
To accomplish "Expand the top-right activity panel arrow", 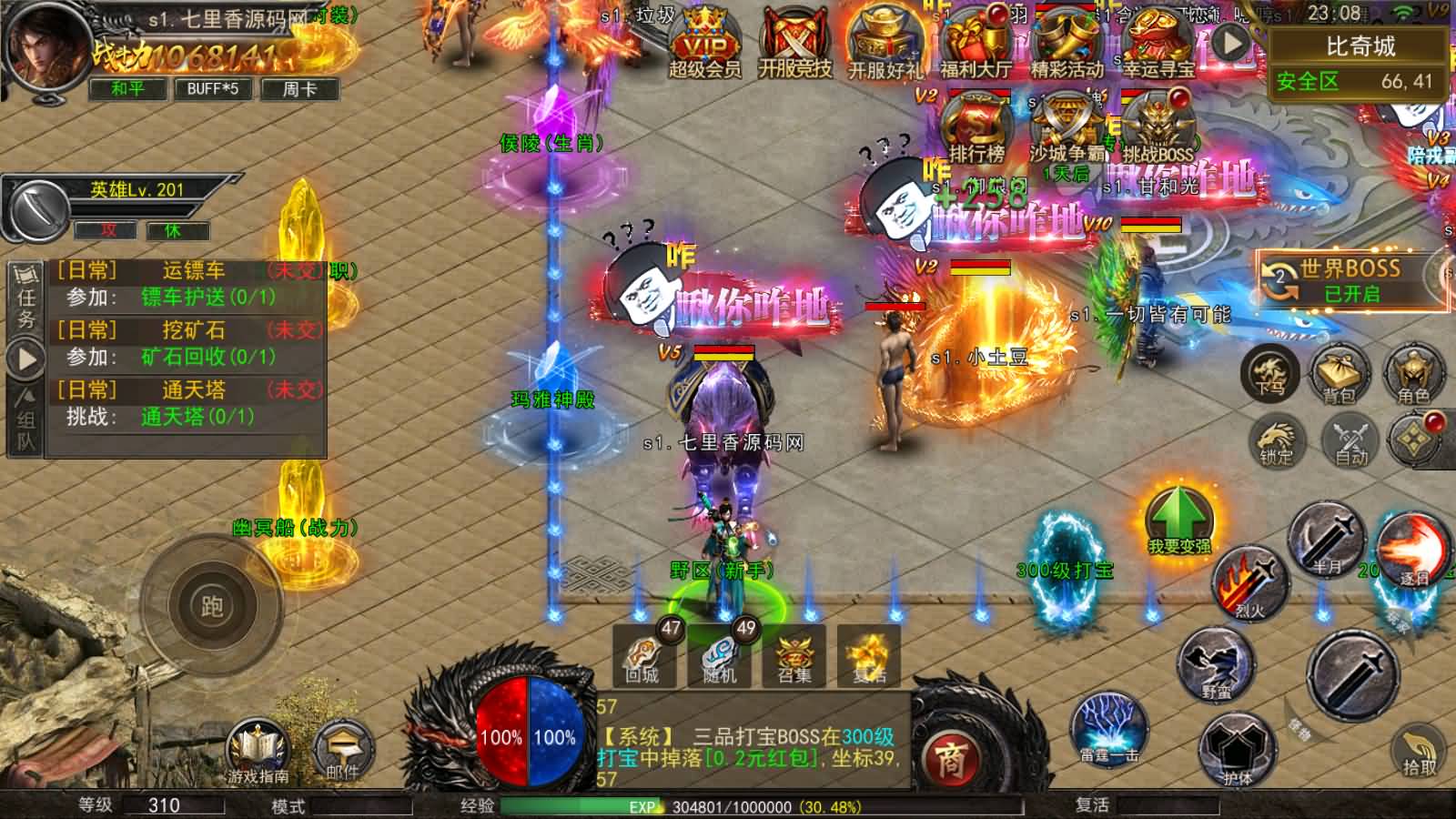I will [1232, 41].
